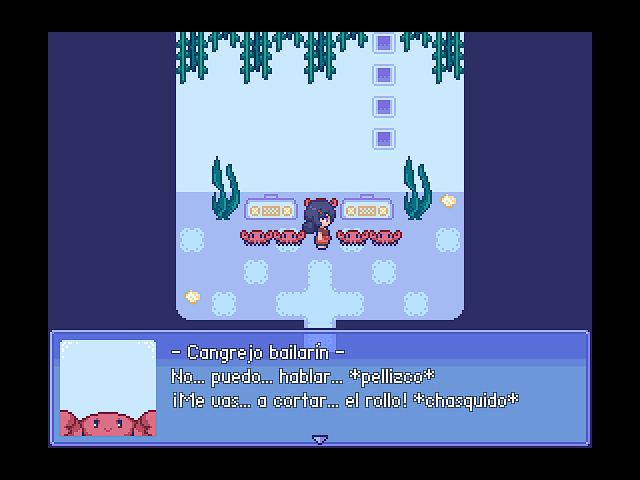Advance dialogue with the down arrow indicator
Viewport: 640px width, 480px height.
320,439
